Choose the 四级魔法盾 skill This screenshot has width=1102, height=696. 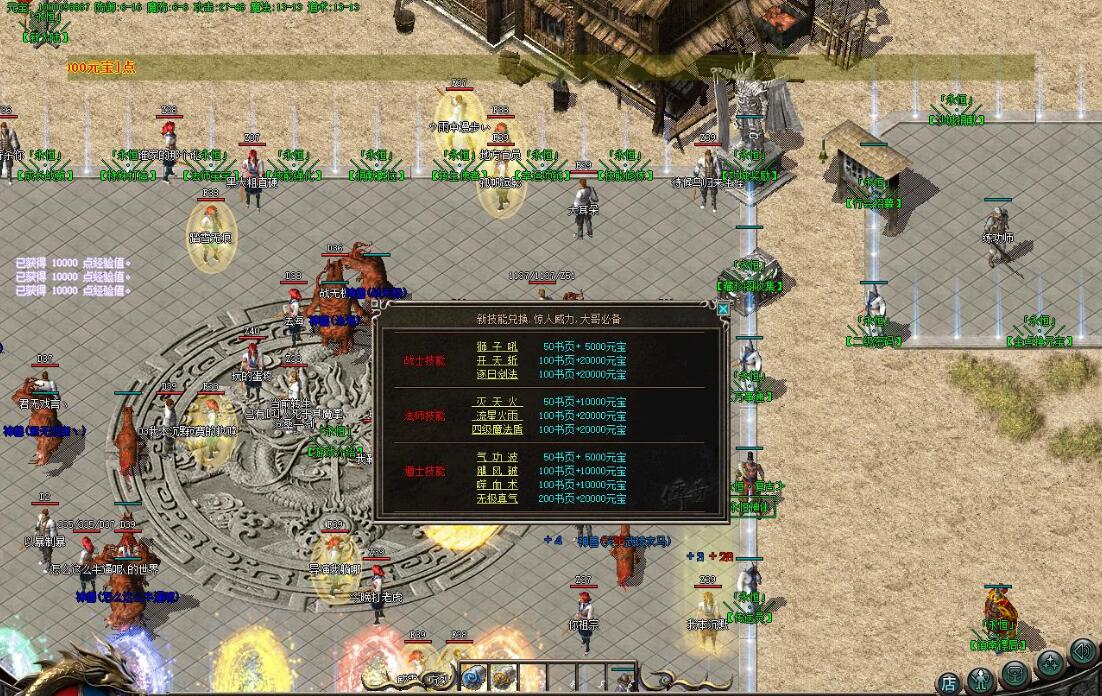(x=496, y=430)
